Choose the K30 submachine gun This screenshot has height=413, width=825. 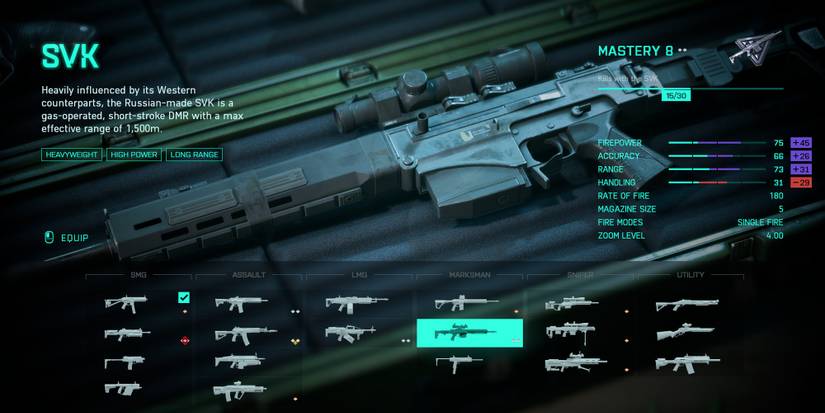126,363
